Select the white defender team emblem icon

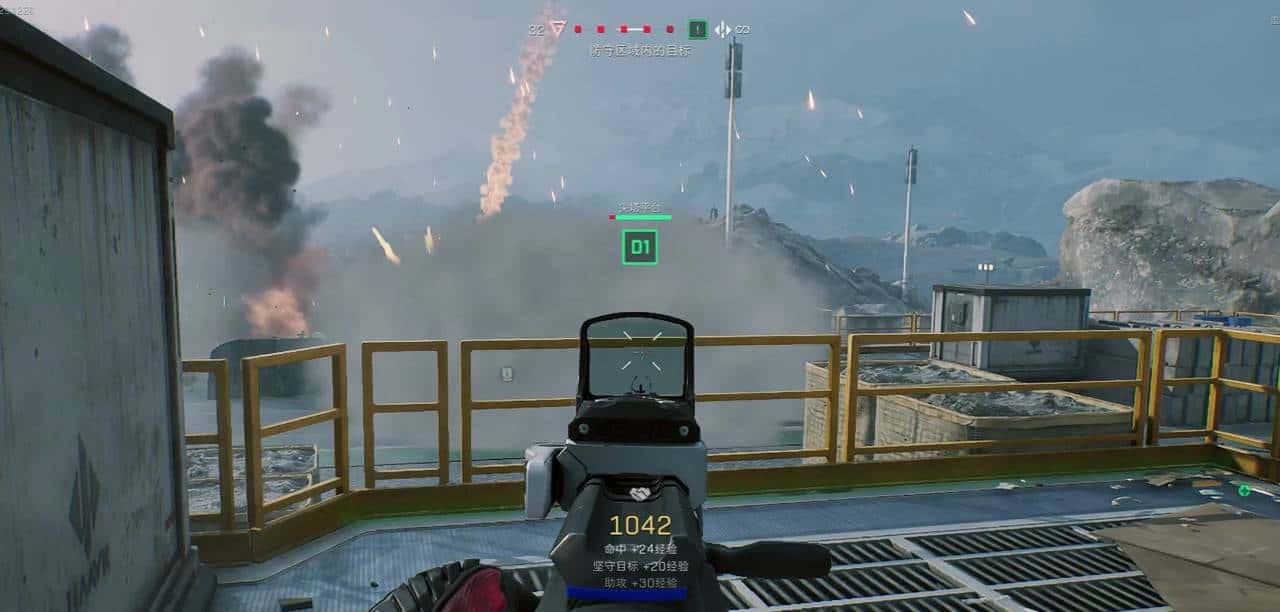tap(722, 30)
